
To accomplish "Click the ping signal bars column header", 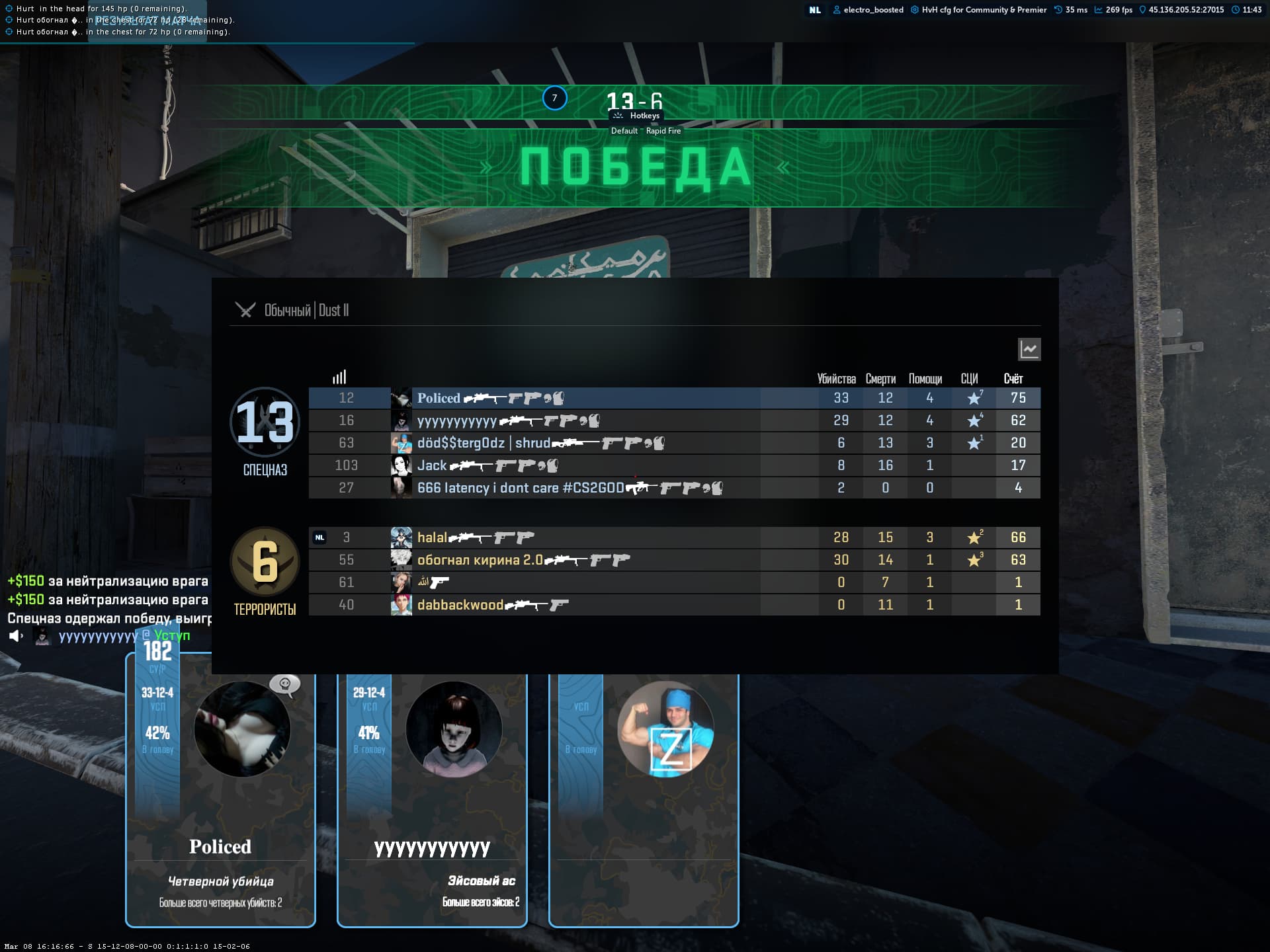I will coord(339,377).
